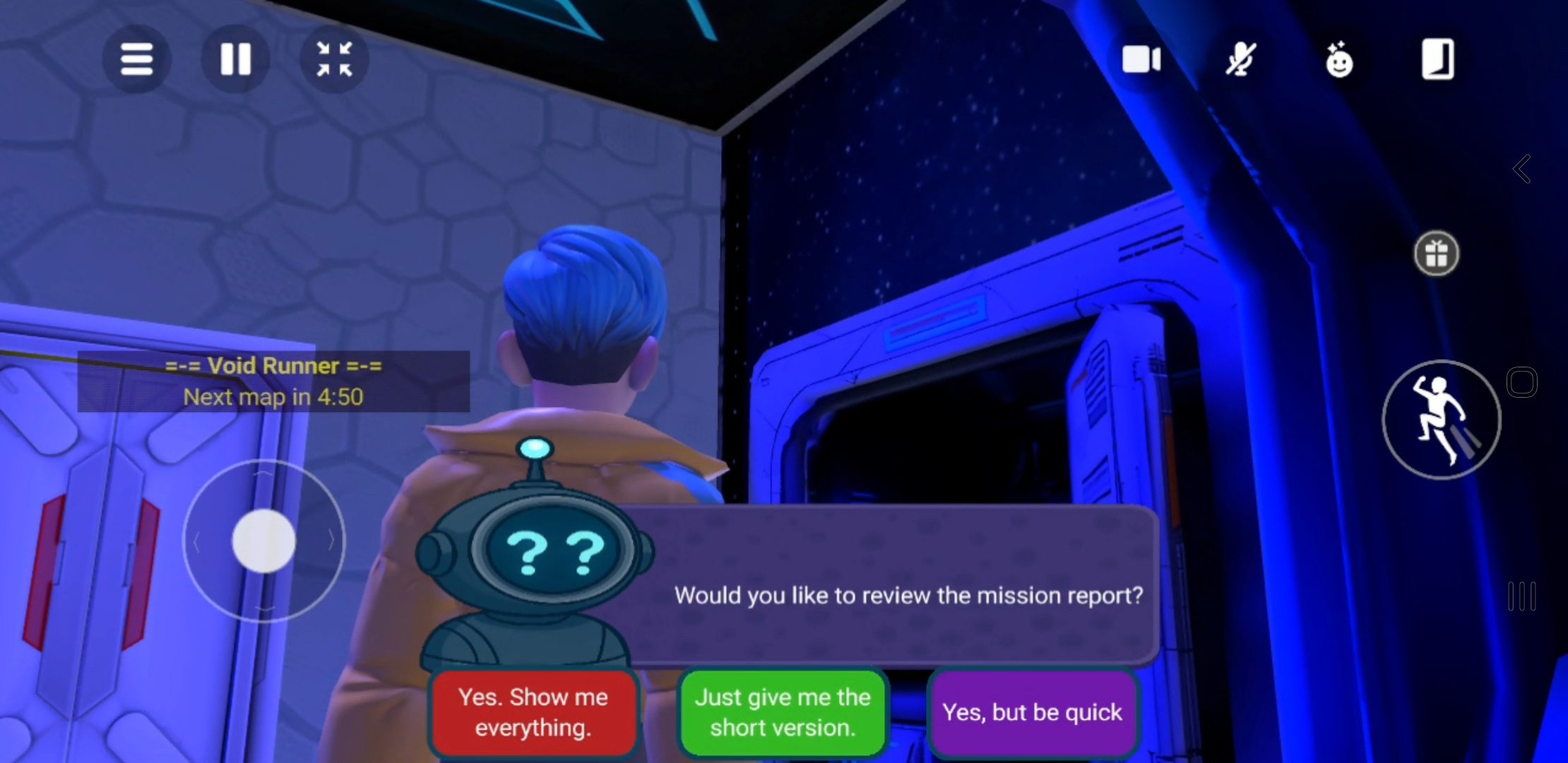Tap the collapse arrows button
This screenshot has height=763, width=1568.
[x=334, y=59]
